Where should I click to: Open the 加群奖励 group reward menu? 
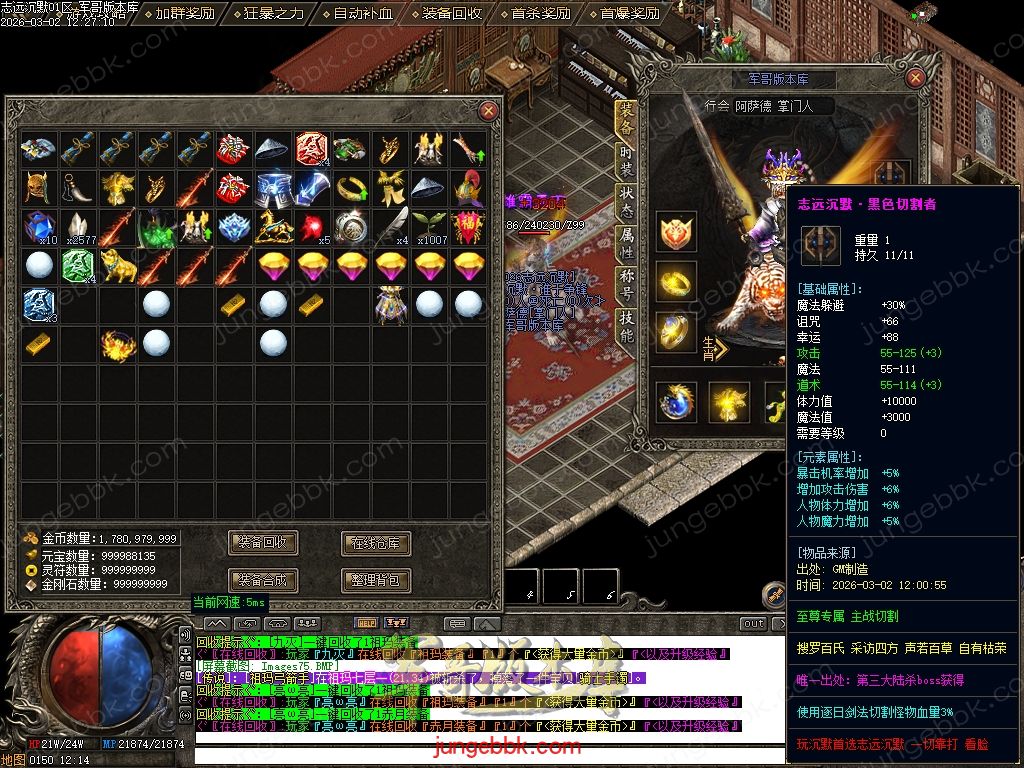coord(185,14)
